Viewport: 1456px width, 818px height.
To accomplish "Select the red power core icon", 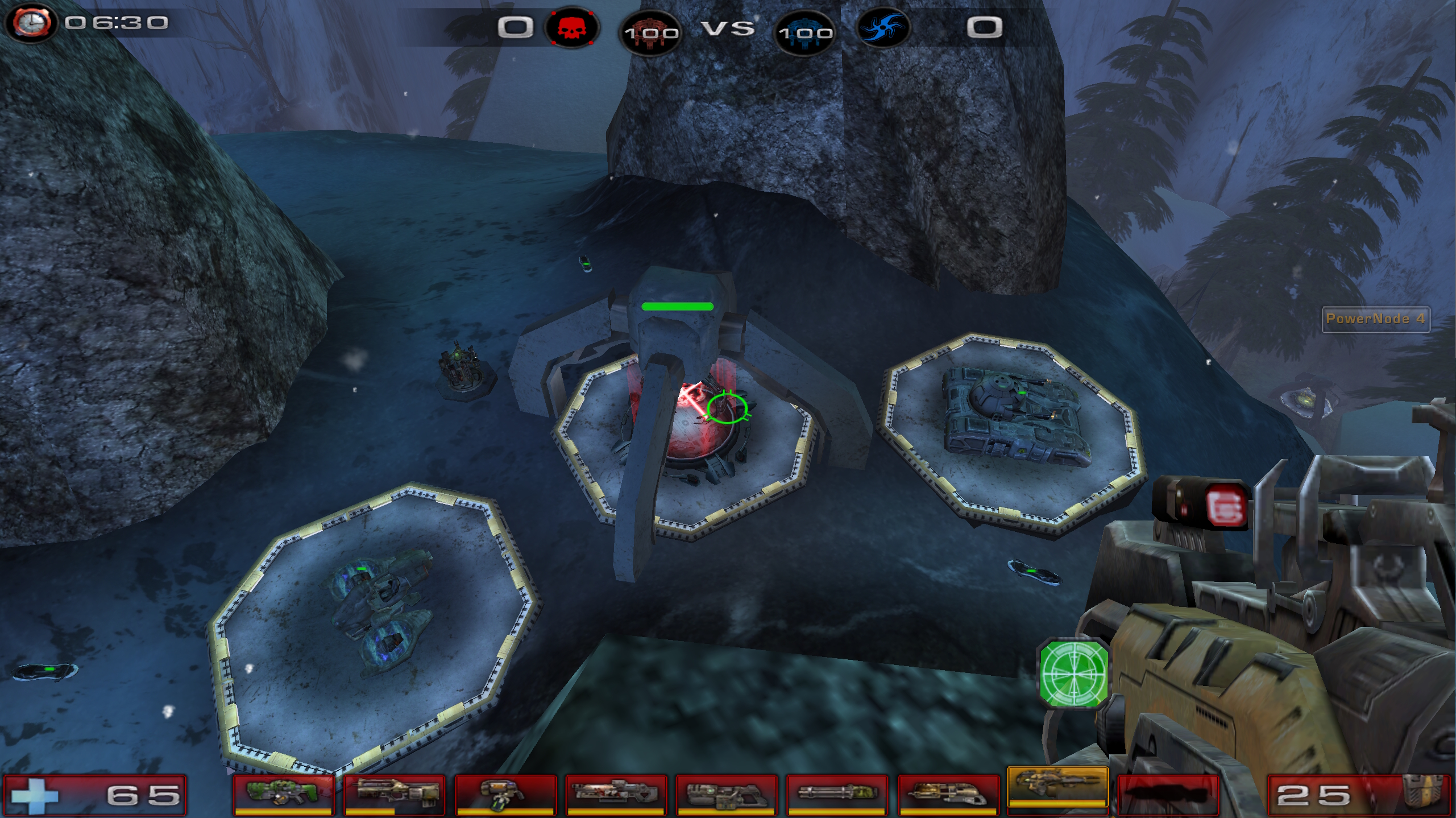I will 650,32.
